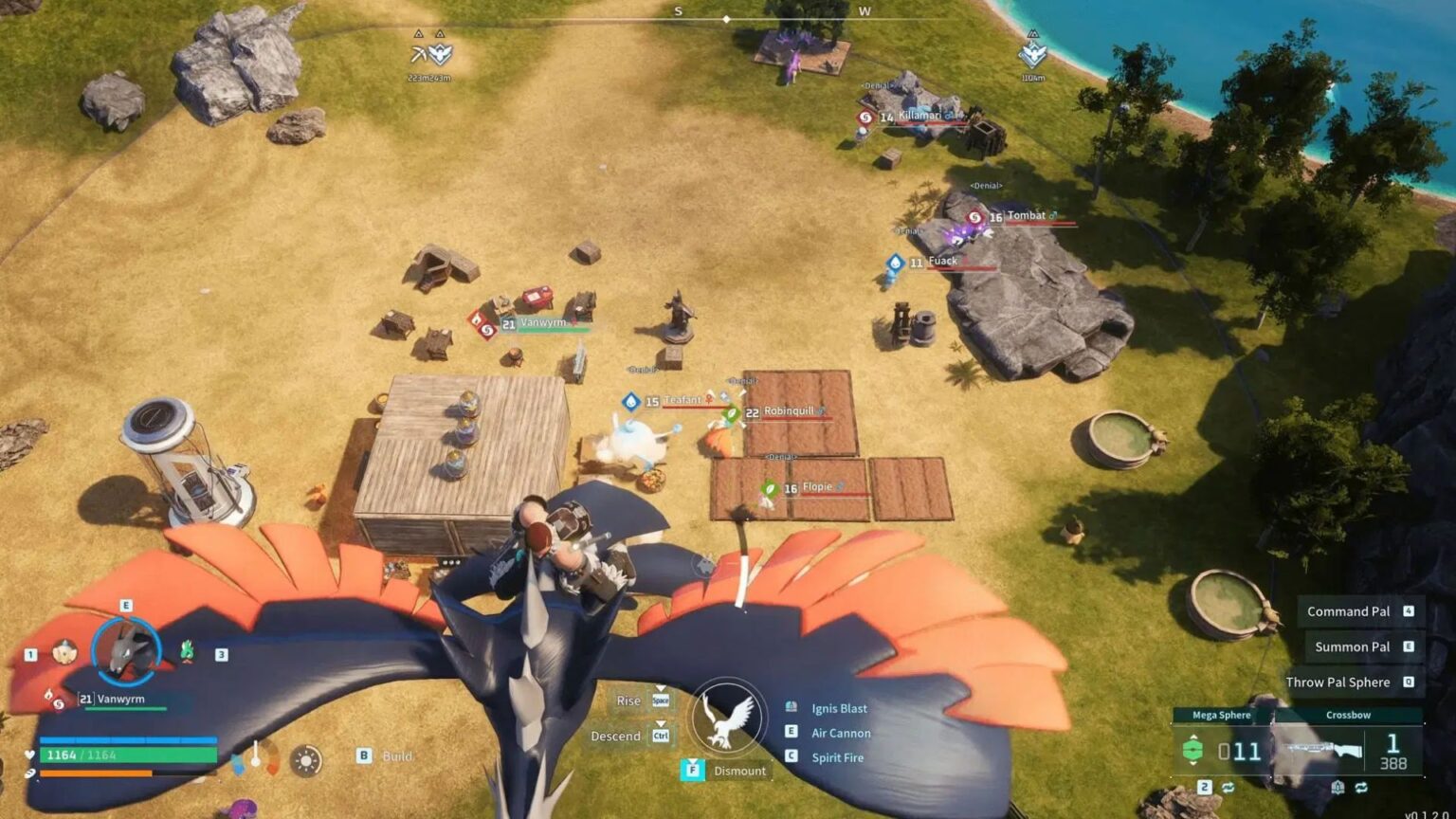Switch to the Crossbow slot tab
Image resolution: width=1456 pixels, height=819 pixels.
(x=1348, y=715)
